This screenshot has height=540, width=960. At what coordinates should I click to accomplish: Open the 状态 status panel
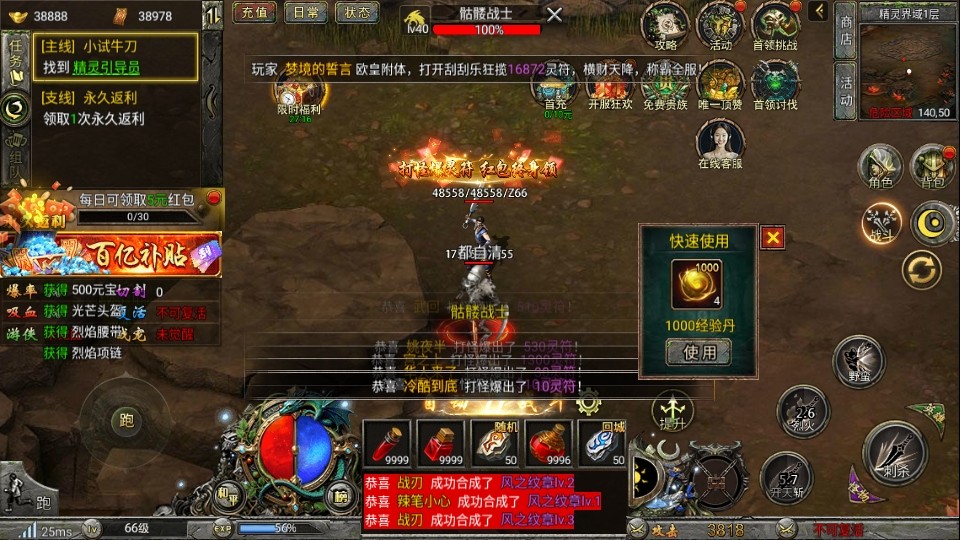356,13
